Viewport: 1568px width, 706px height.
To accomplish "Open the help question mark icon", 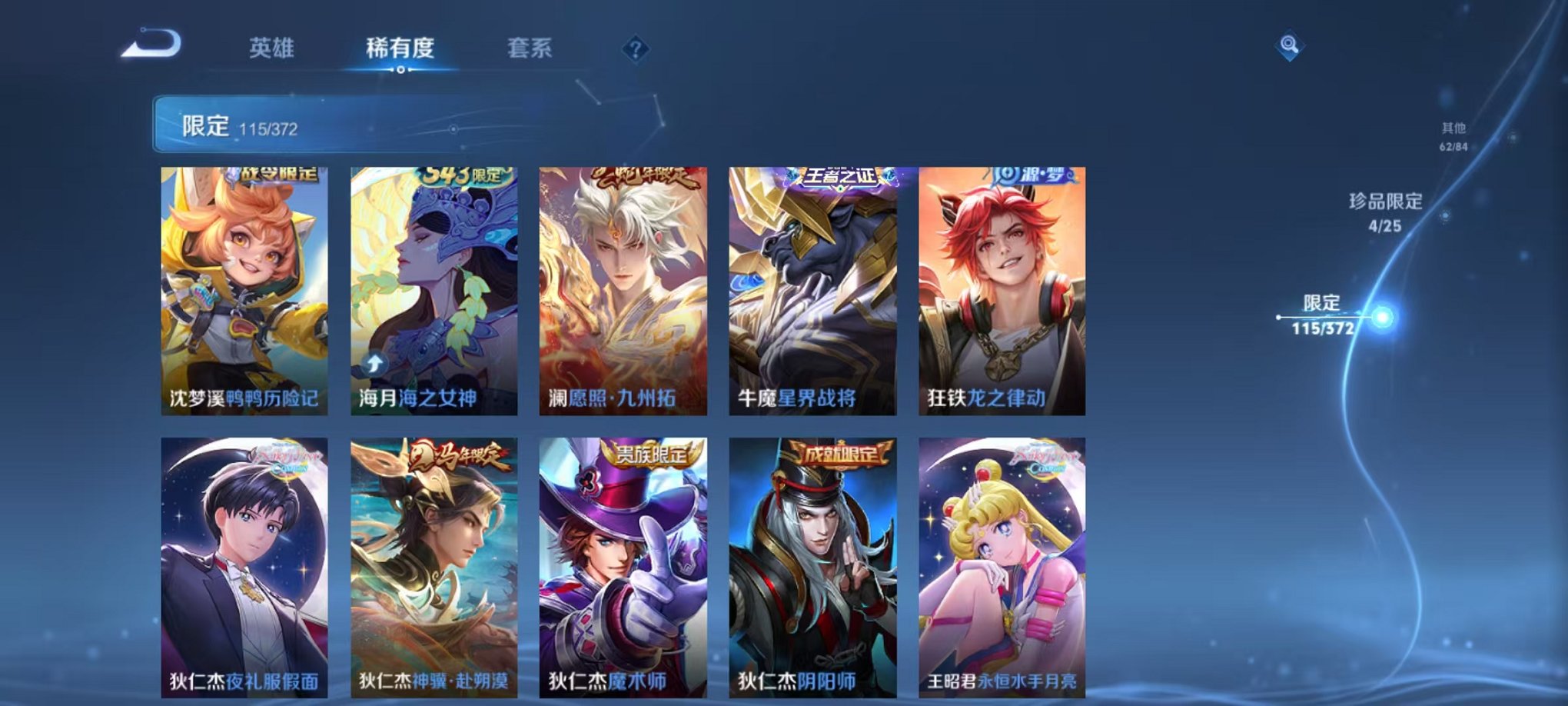I will click(635, 48).
